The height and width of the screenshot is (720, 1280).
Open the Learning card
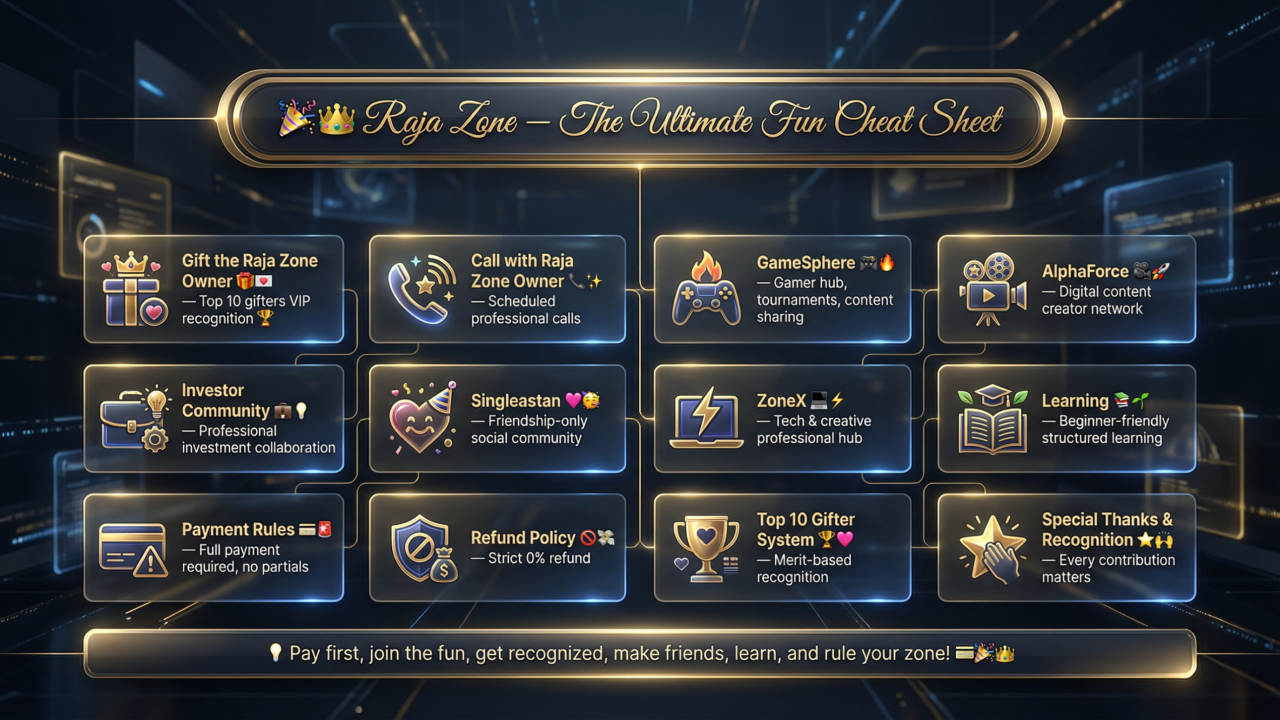[1066, 418]
